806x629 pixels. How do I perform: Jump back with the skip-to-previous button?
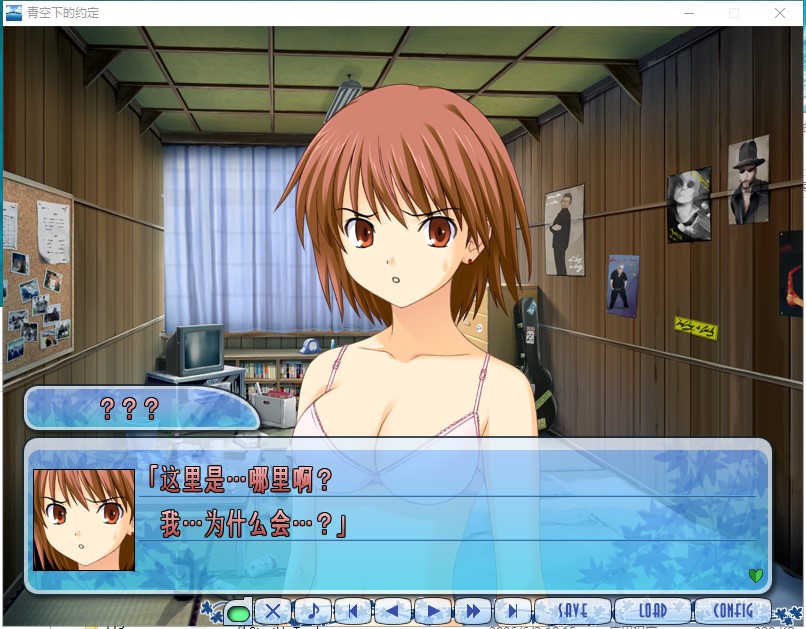(x=353, y=610)
